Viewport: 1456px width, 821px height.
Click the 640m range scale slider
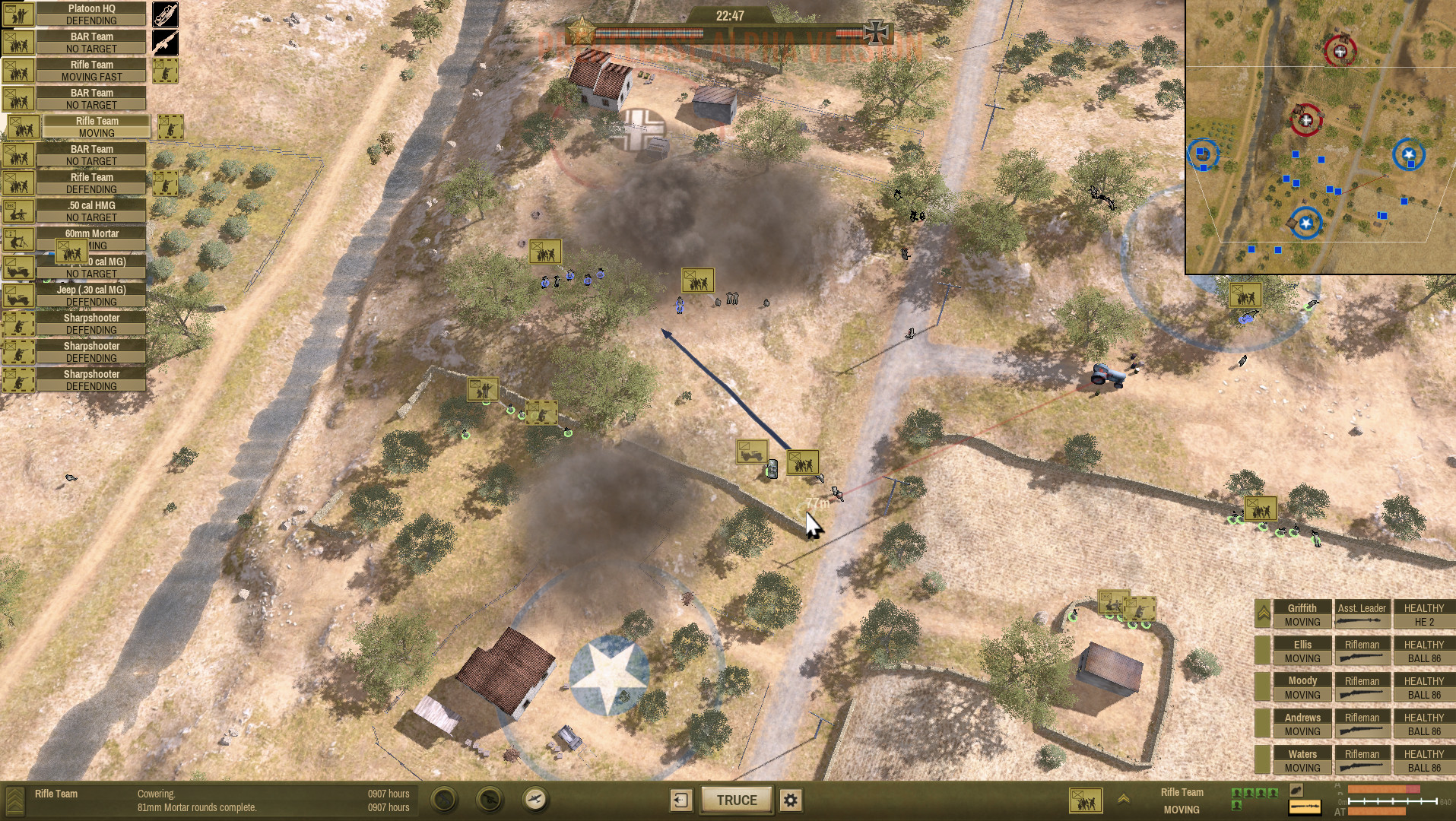pyautogui.click(x=1391, y=800)
